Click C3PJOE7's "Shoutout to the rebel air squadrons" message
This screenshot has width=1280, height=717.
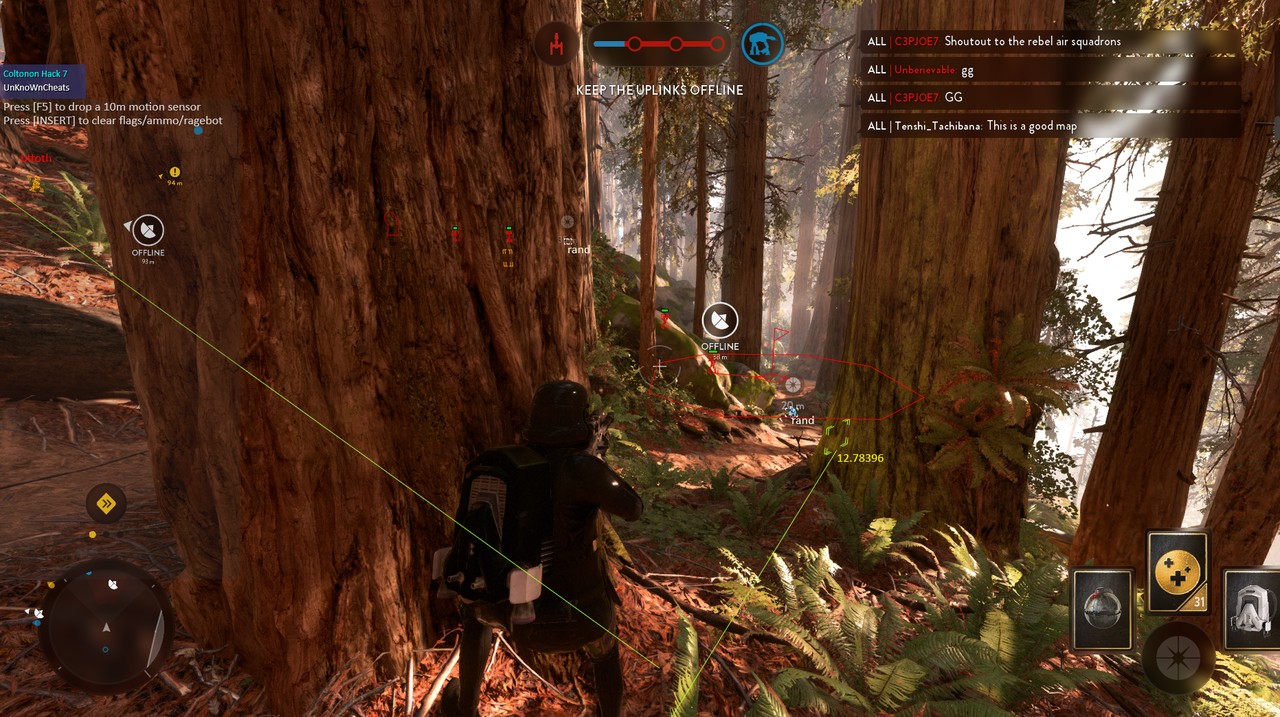click(1032, 41)
